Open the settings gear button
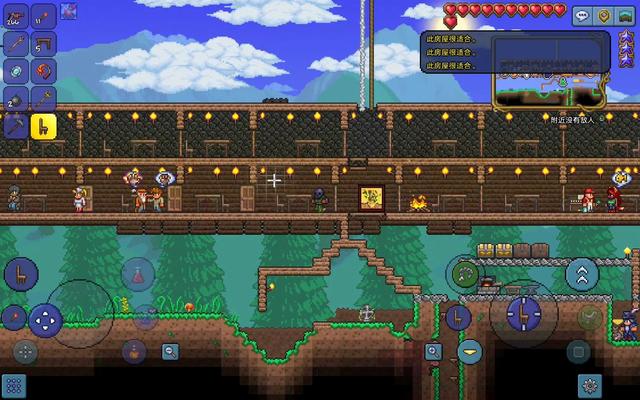 coord(590,384)
